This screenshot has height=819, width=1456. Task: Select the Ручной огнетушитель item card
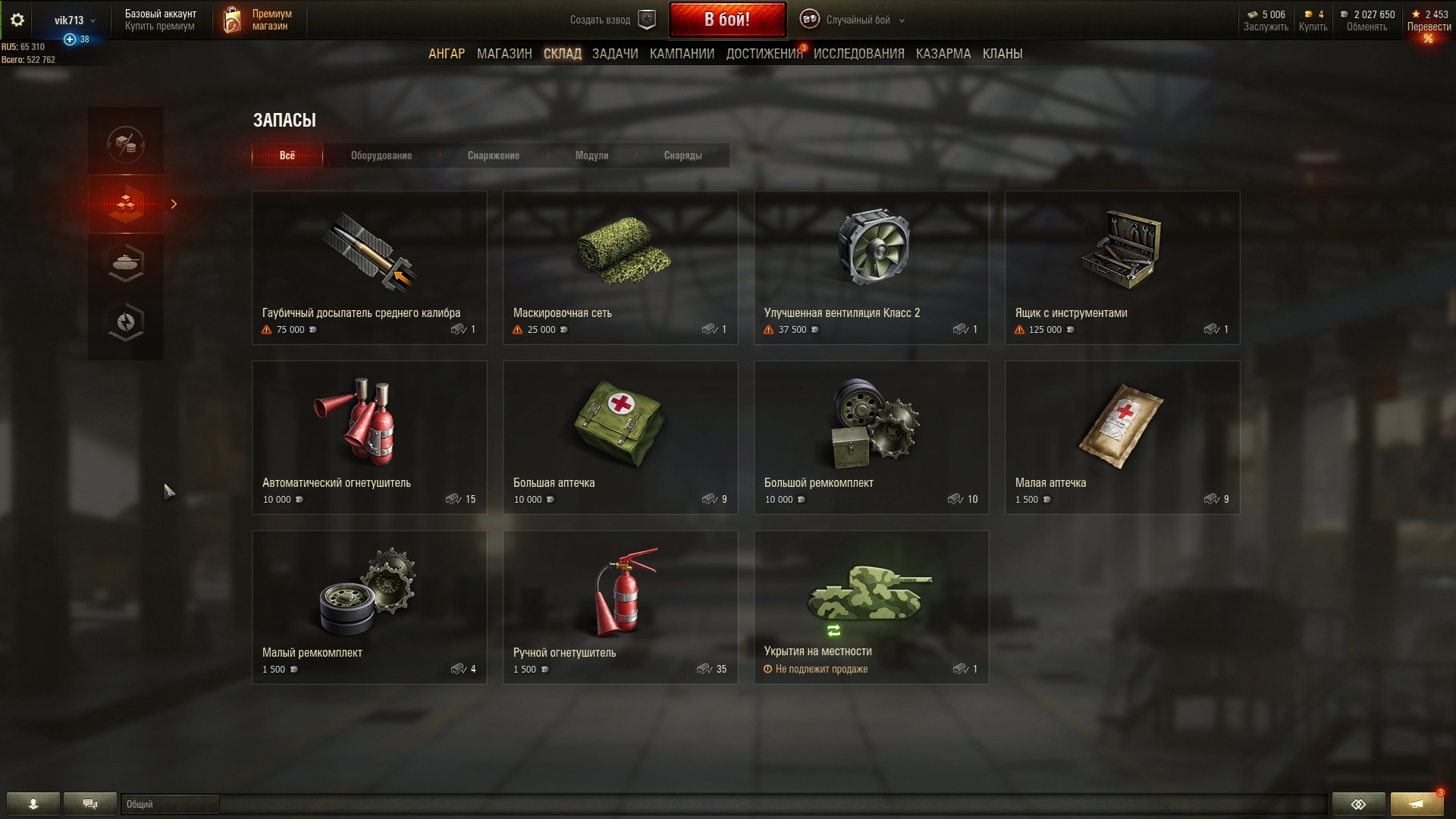(620, 607)
